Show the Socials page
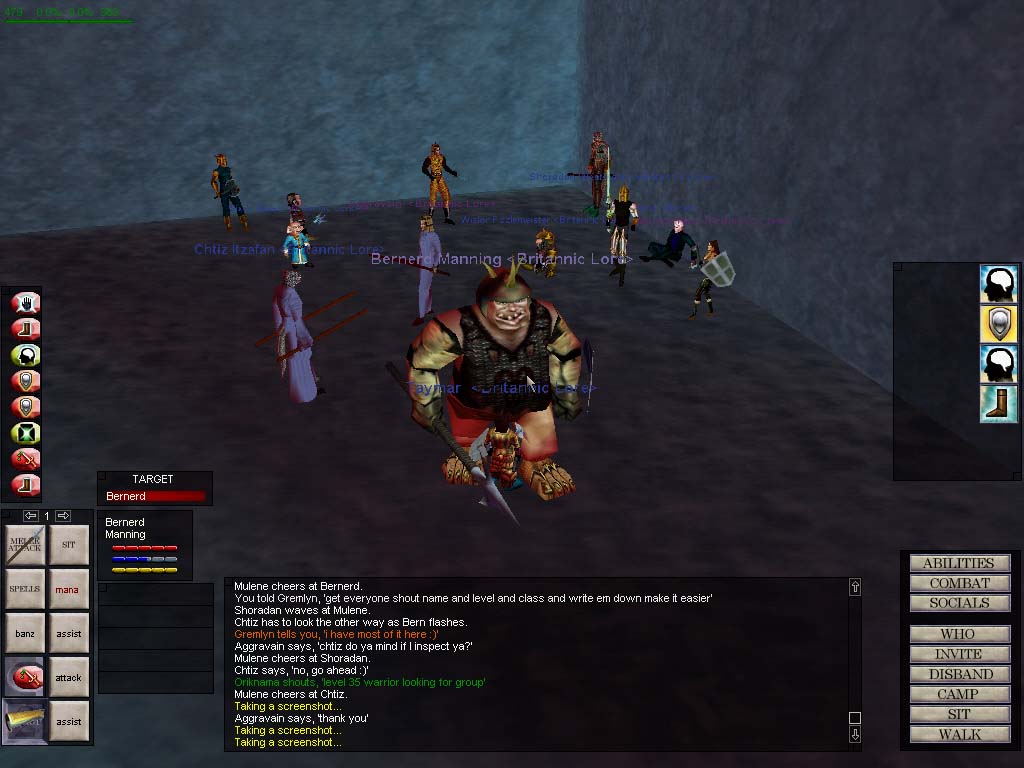 [x=959, y=603]
